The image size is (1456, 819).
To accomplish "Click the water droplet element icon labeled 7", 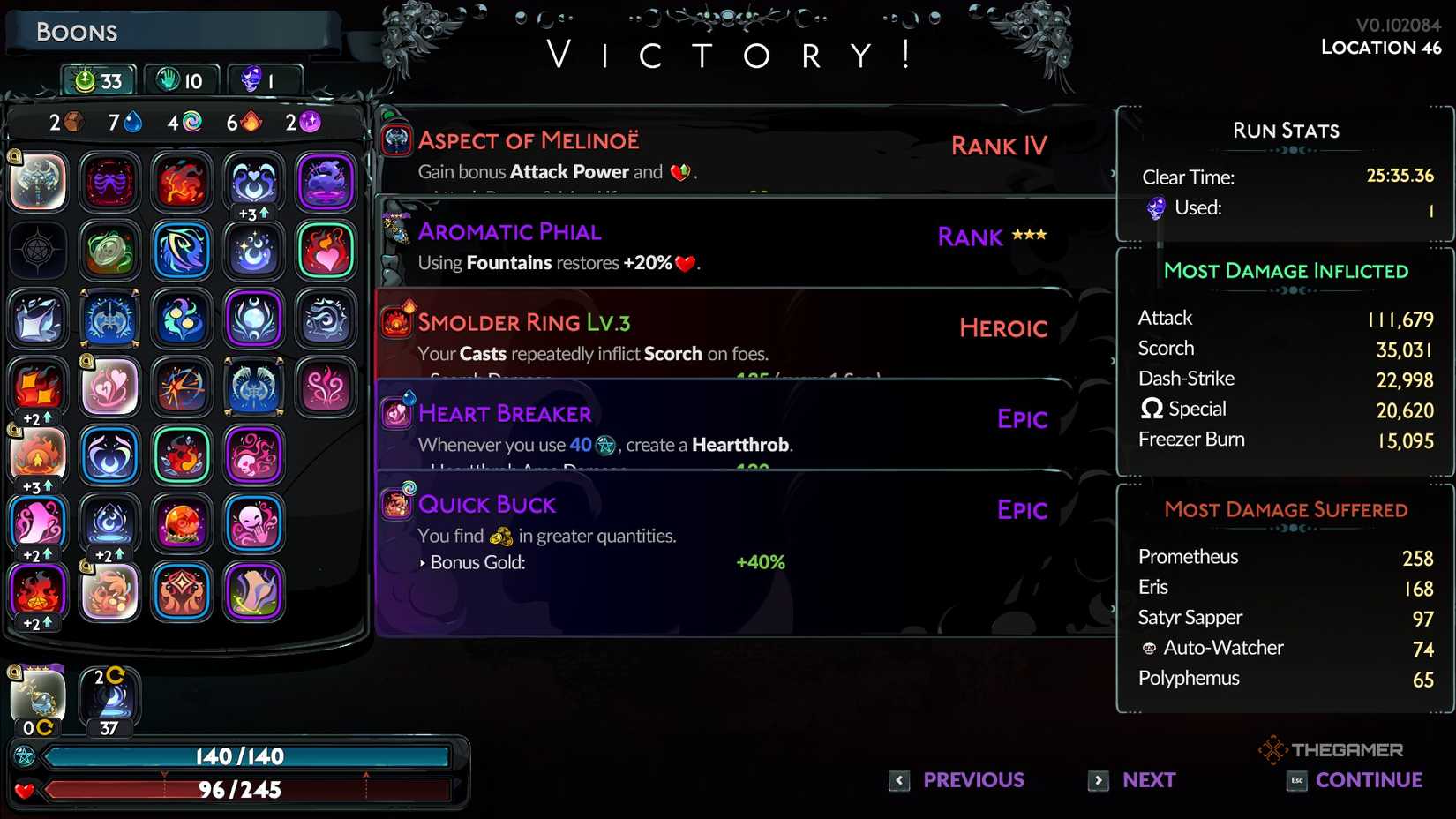I will [131, 123].
